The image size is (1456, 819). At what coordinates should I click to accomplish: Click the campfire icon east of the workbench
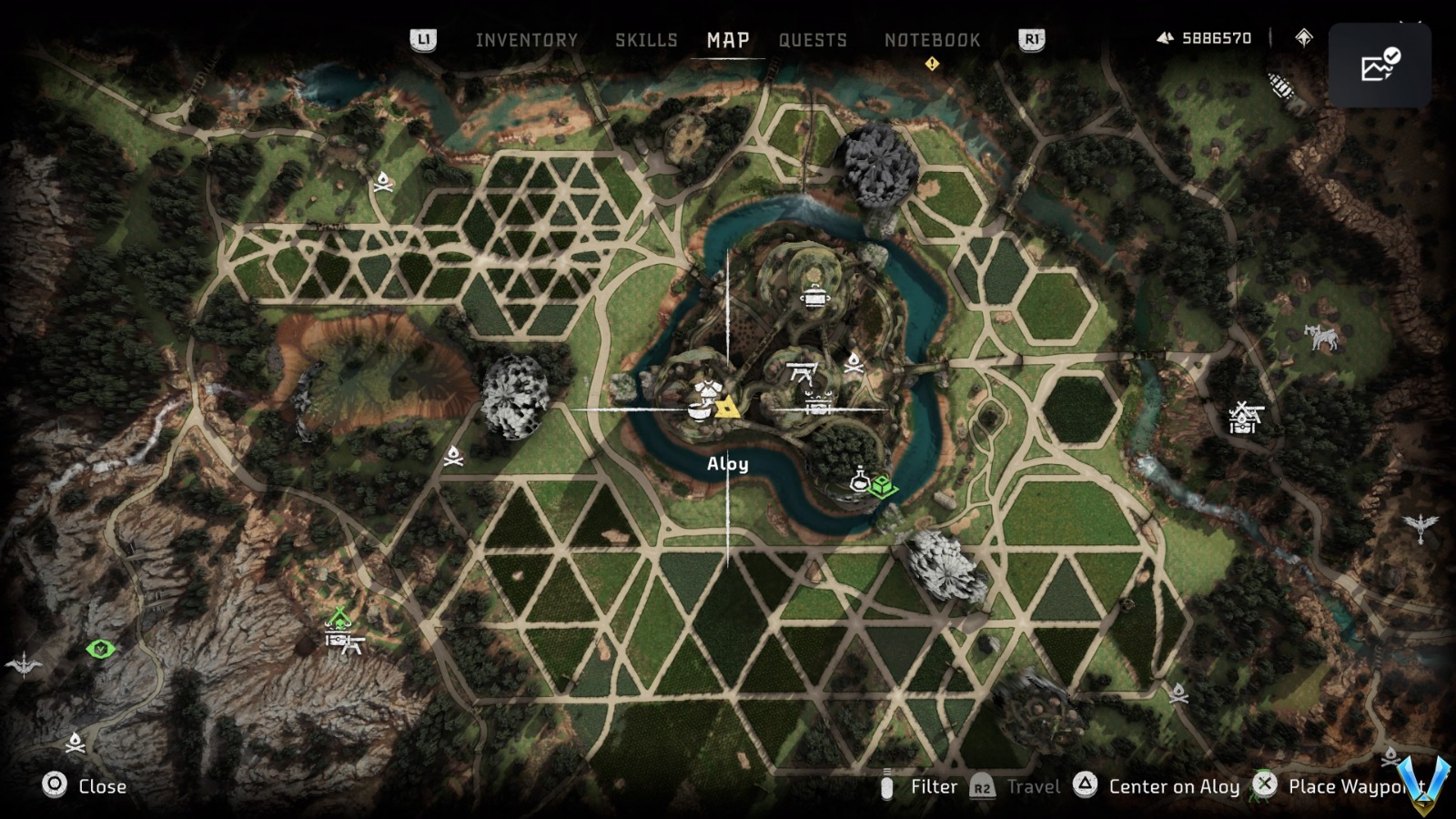click(854, 364)
